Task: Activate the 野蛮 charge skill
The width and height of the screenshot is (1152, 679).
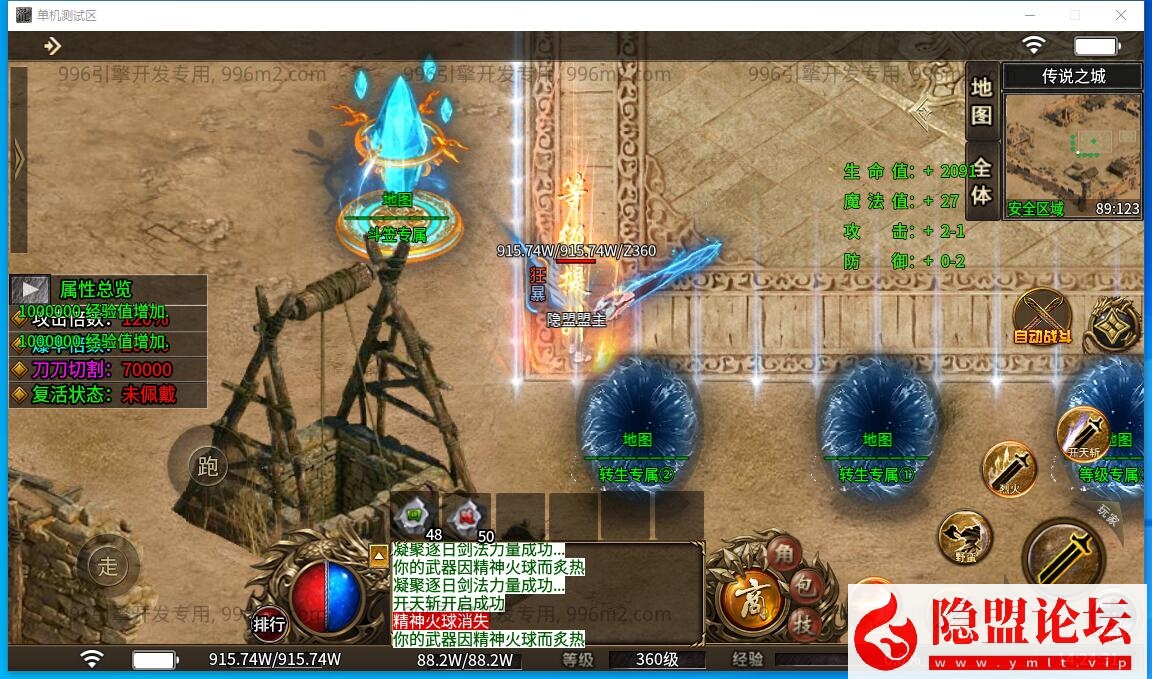Action: pos(964,538)
